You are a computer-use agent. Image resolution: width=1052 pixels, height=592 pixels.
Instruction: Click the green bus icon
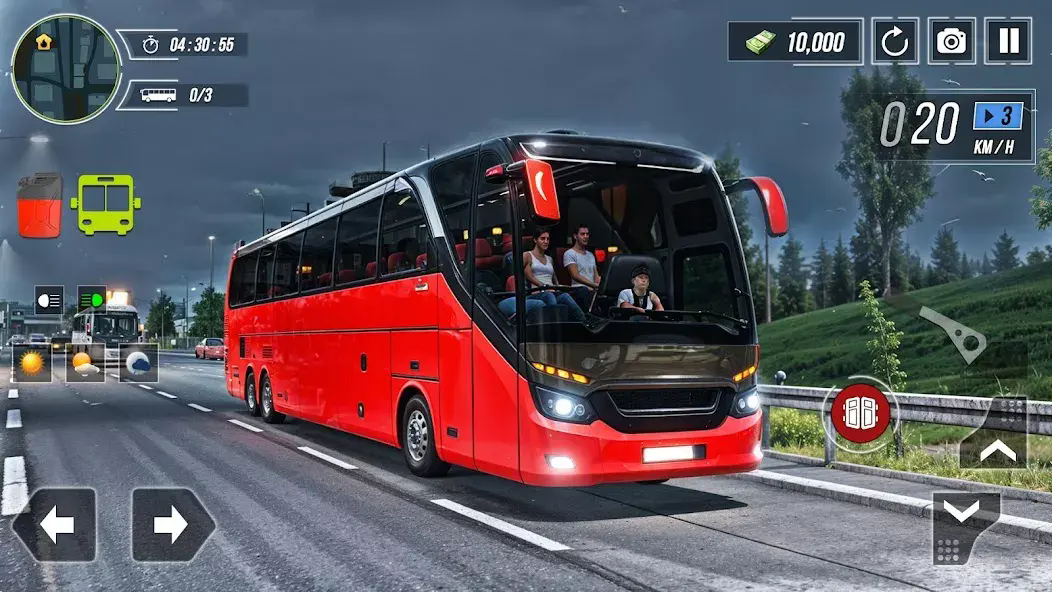[105, 205]
